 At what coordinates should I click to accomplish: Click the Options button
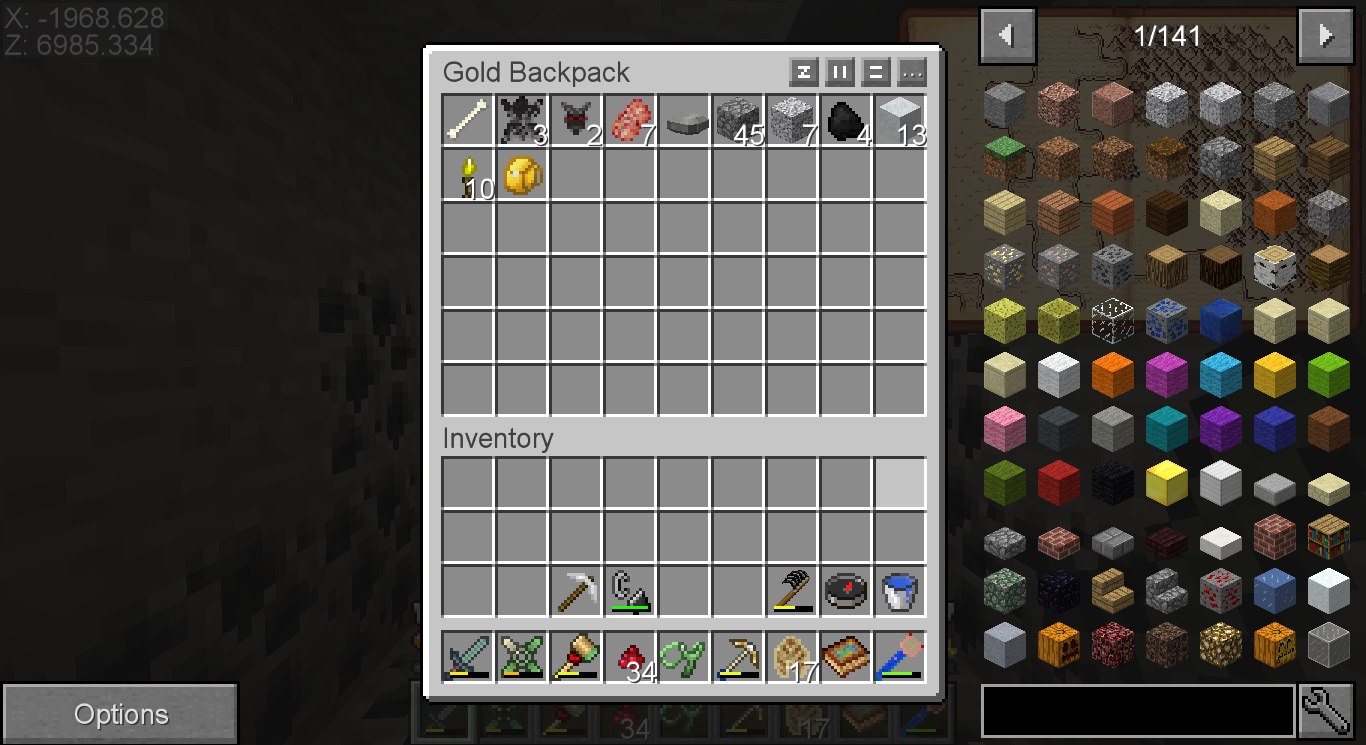click(x=120, y=713)
